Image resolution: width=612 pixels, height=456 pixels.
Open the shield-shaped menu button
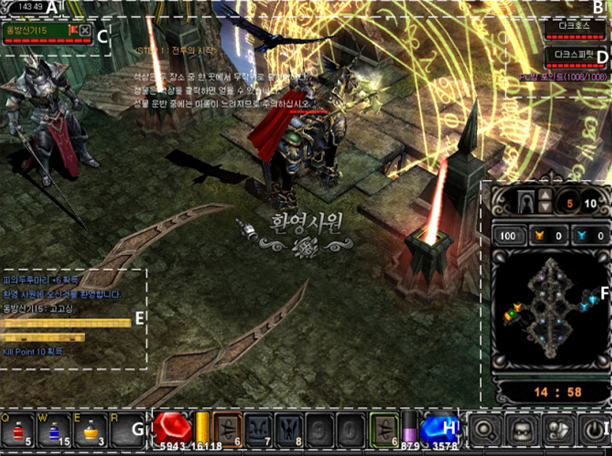[x=559, y=432]
